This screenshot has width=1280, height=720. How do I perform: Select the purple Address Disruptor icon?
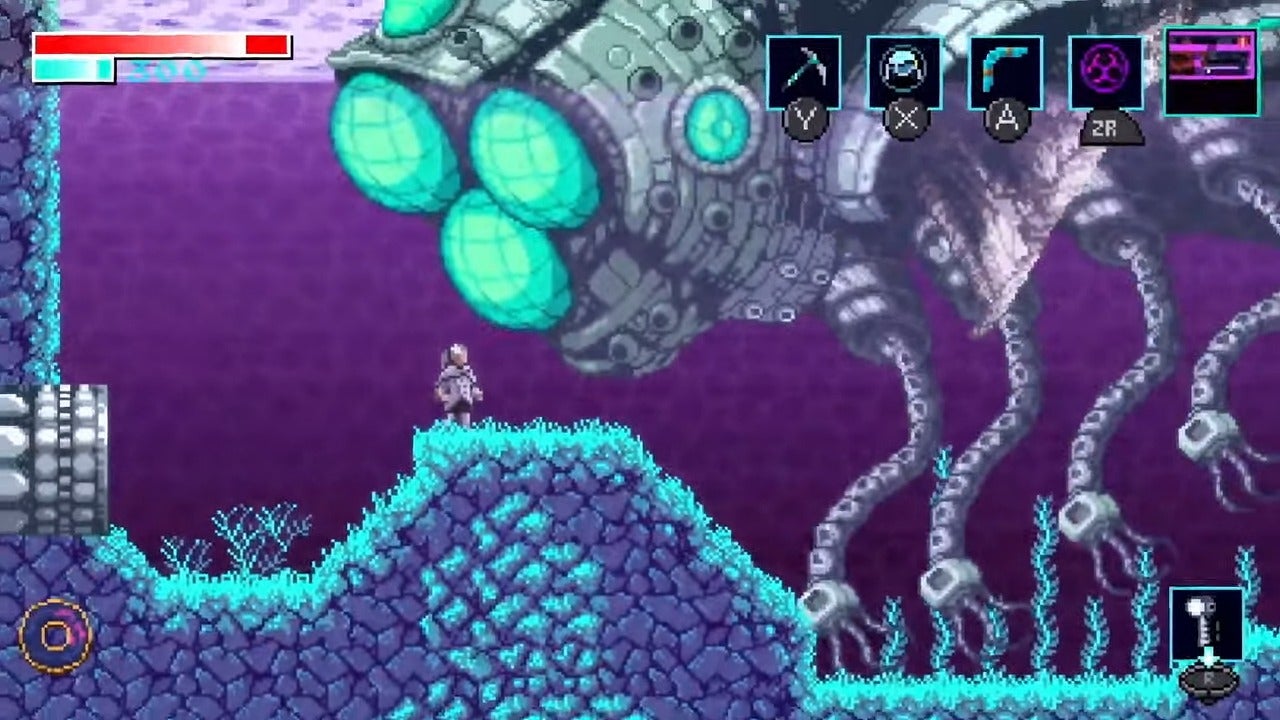(1106, 70)
